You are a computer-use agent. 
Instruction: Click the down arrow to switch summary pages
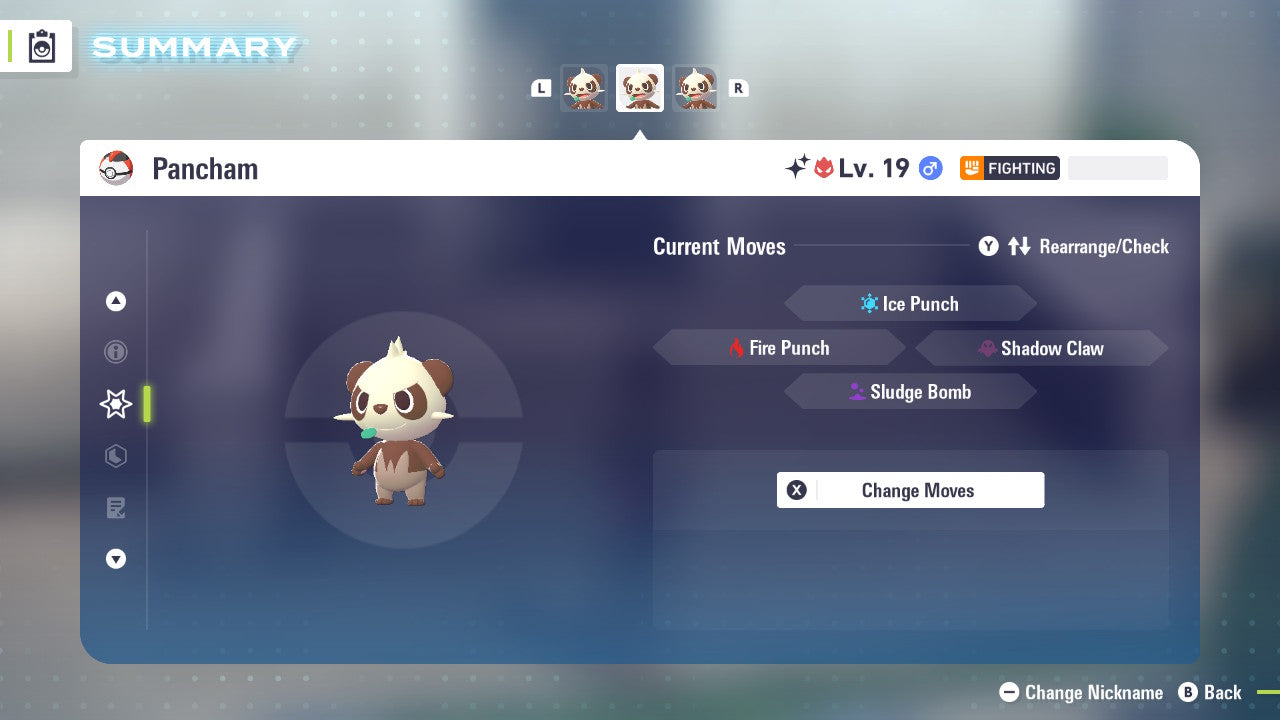116,559
